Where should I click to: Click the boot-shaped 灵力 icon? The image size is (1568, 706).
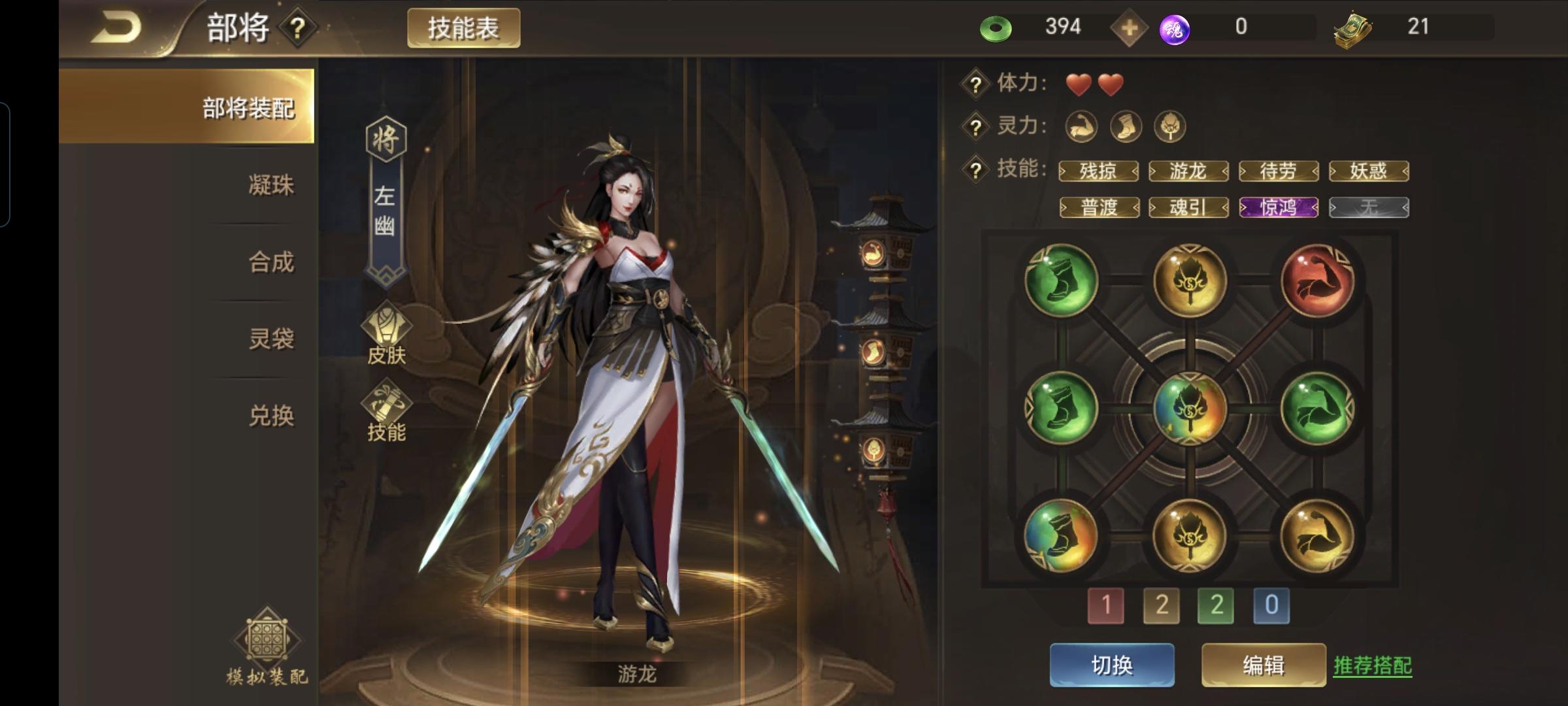click(x=1126, y=127)
